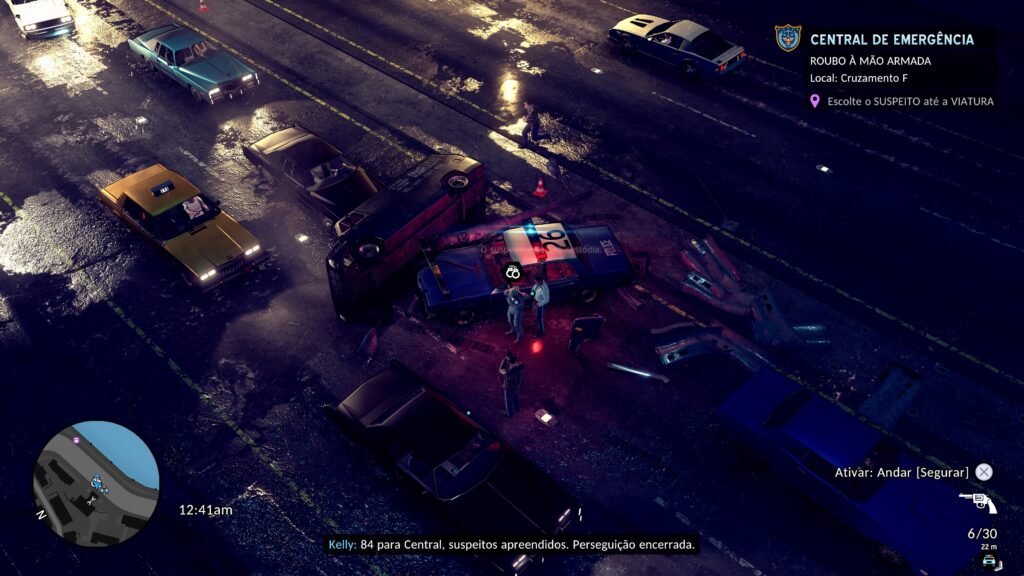Click the police badge icon
Viewport: 1024px width, 576px height.
pos(788,39)
